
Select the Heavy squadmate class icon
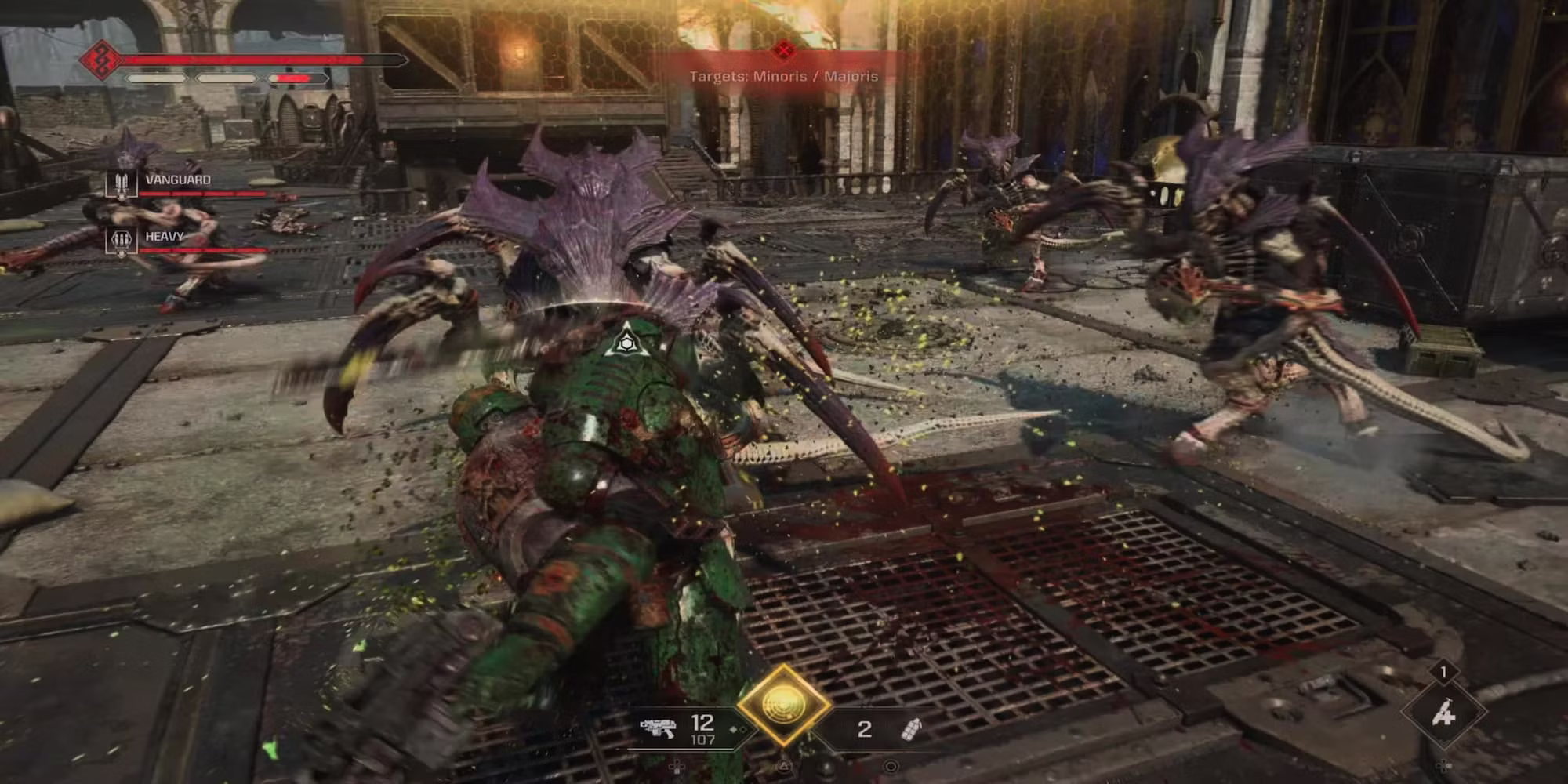click(122, 240)
